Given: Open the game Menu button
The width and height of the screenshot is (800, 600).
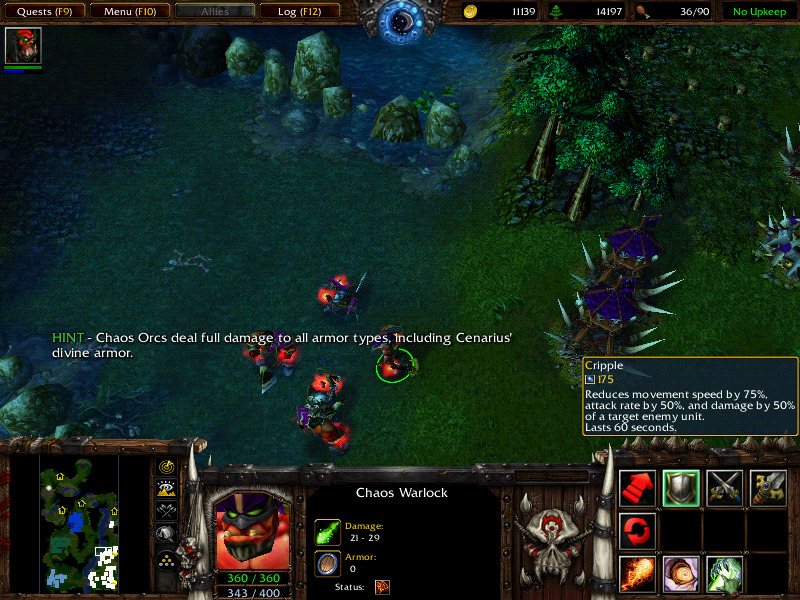Looking at the screenshot, I should pyautogui.click(x=128, y=12).
